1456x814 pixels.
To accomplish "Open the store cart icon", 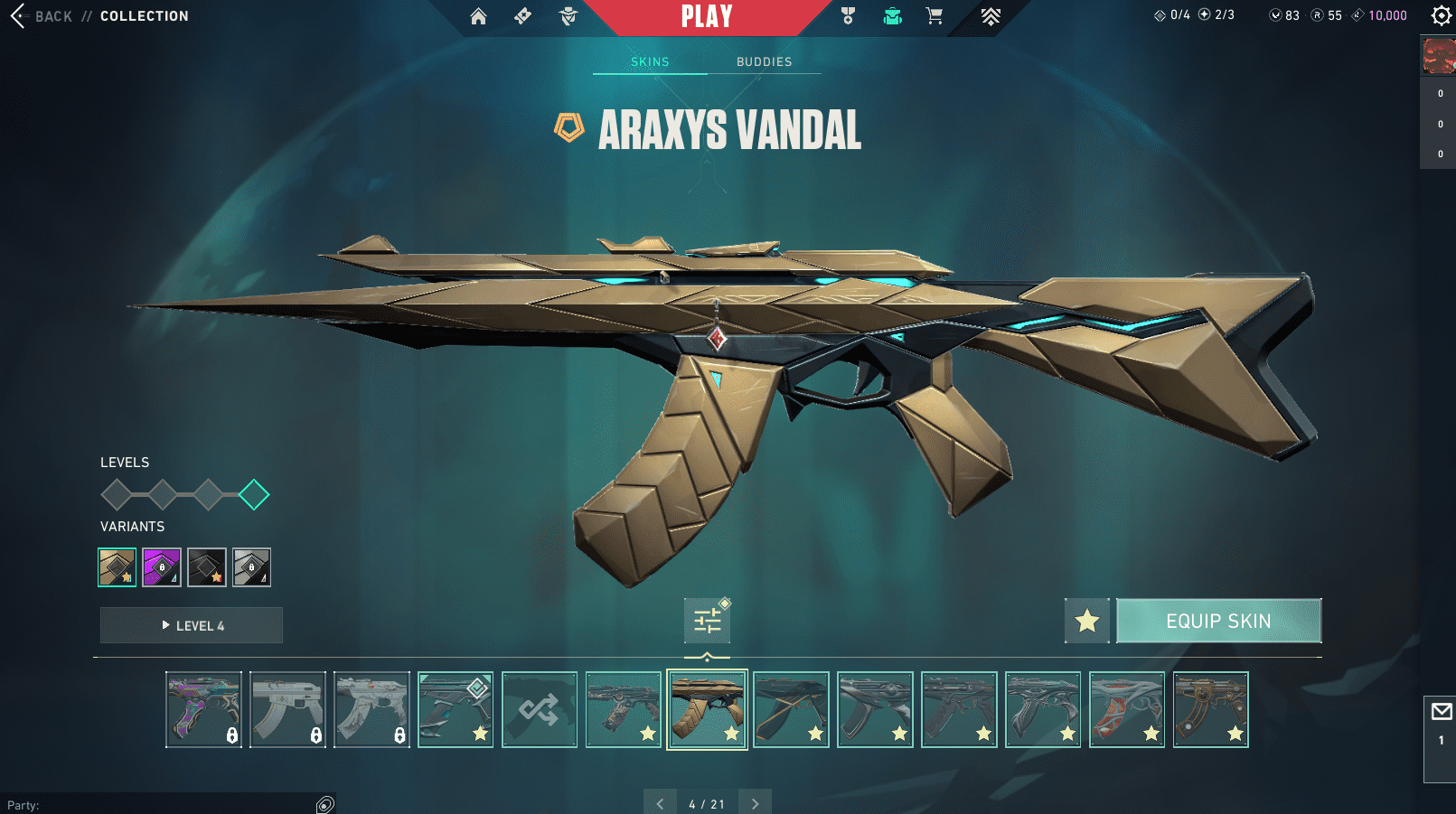I will (x=935, y=16).
